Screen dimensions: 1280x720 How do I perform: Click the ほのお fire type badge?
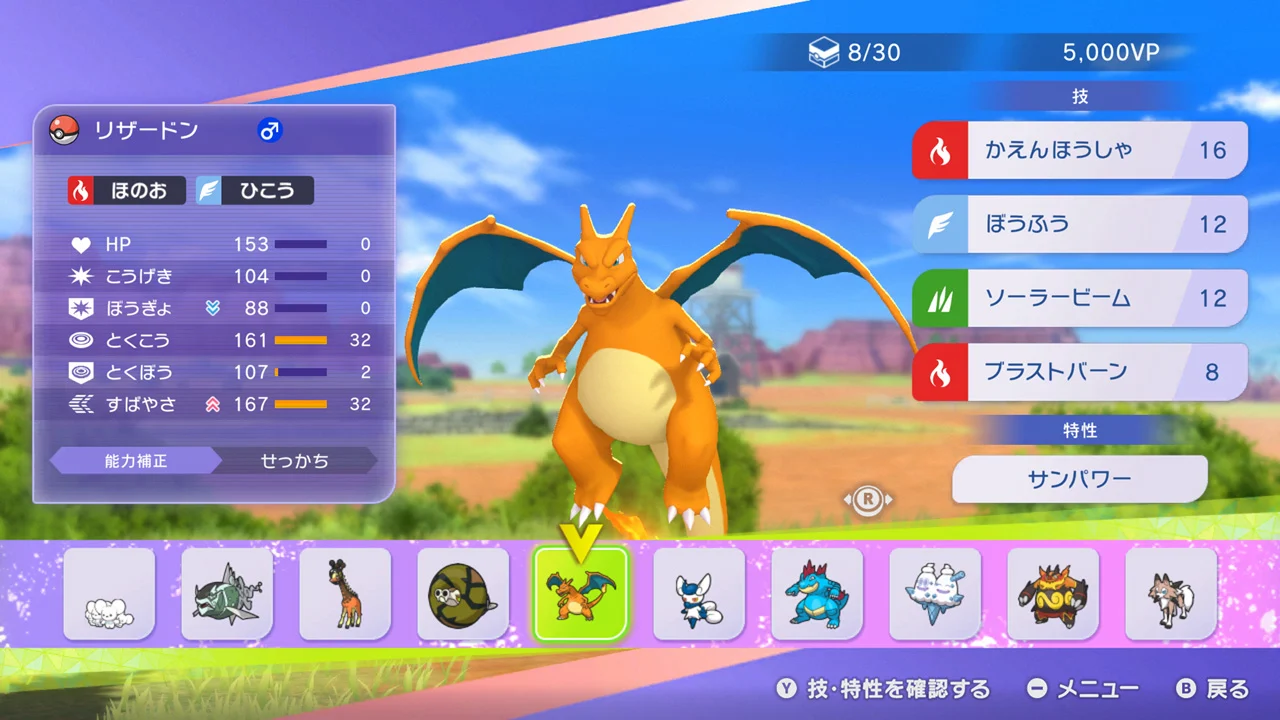(x=127, y=190)
